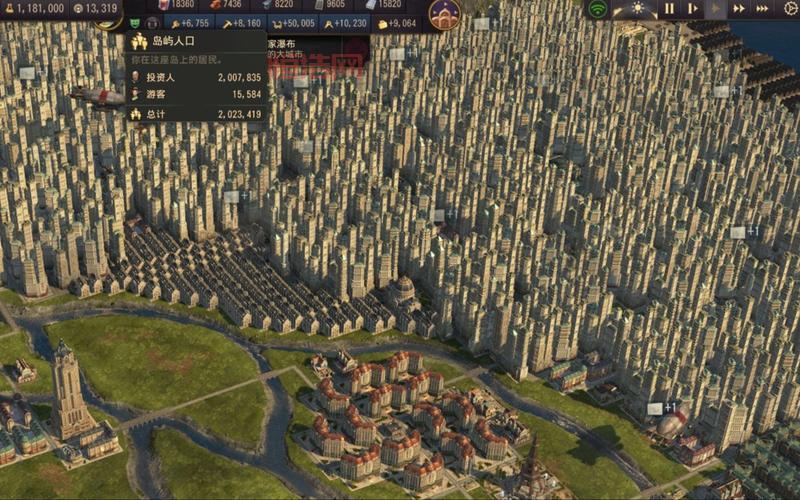This screenshot has width=800, height=500.
Task: Pause the game
Action: coord(669,9)
